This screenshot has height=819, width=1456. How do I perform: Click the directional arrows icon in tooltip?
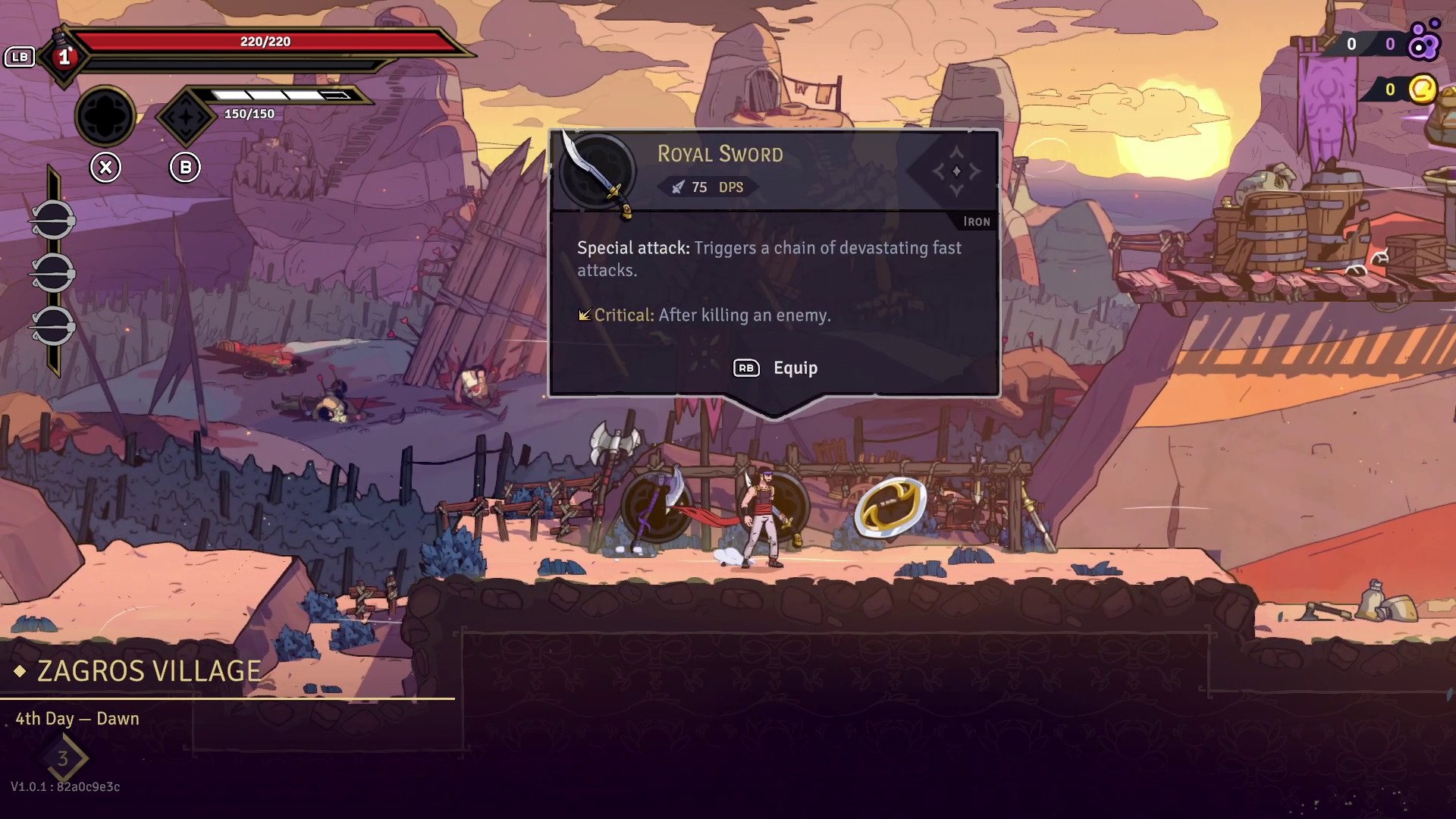[955, 171]
